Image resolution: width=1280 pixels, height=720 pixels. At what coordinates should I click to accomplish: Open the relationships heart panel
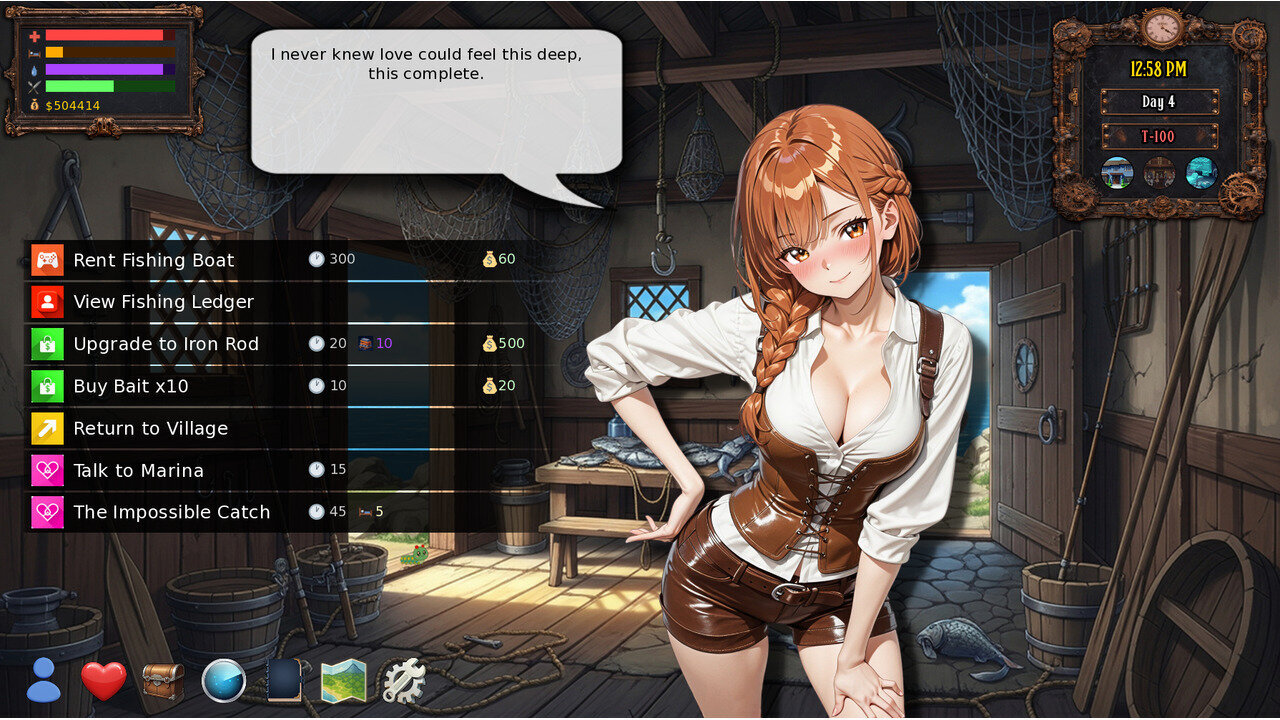(x=103, y=681)
